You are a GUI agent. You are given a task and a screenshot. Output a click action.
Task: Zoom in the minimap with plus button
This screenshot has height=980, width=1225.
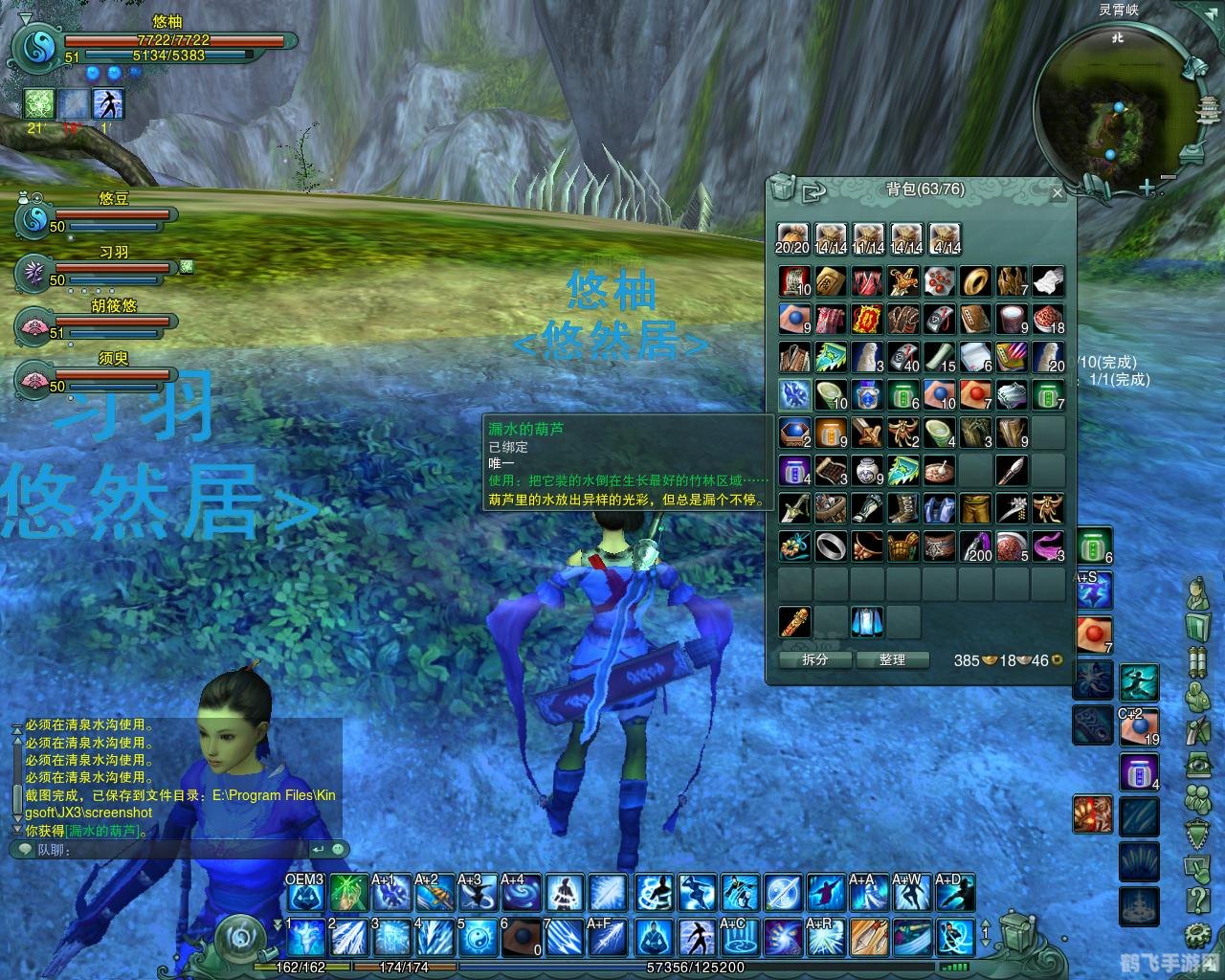(x=1147, y=189)
